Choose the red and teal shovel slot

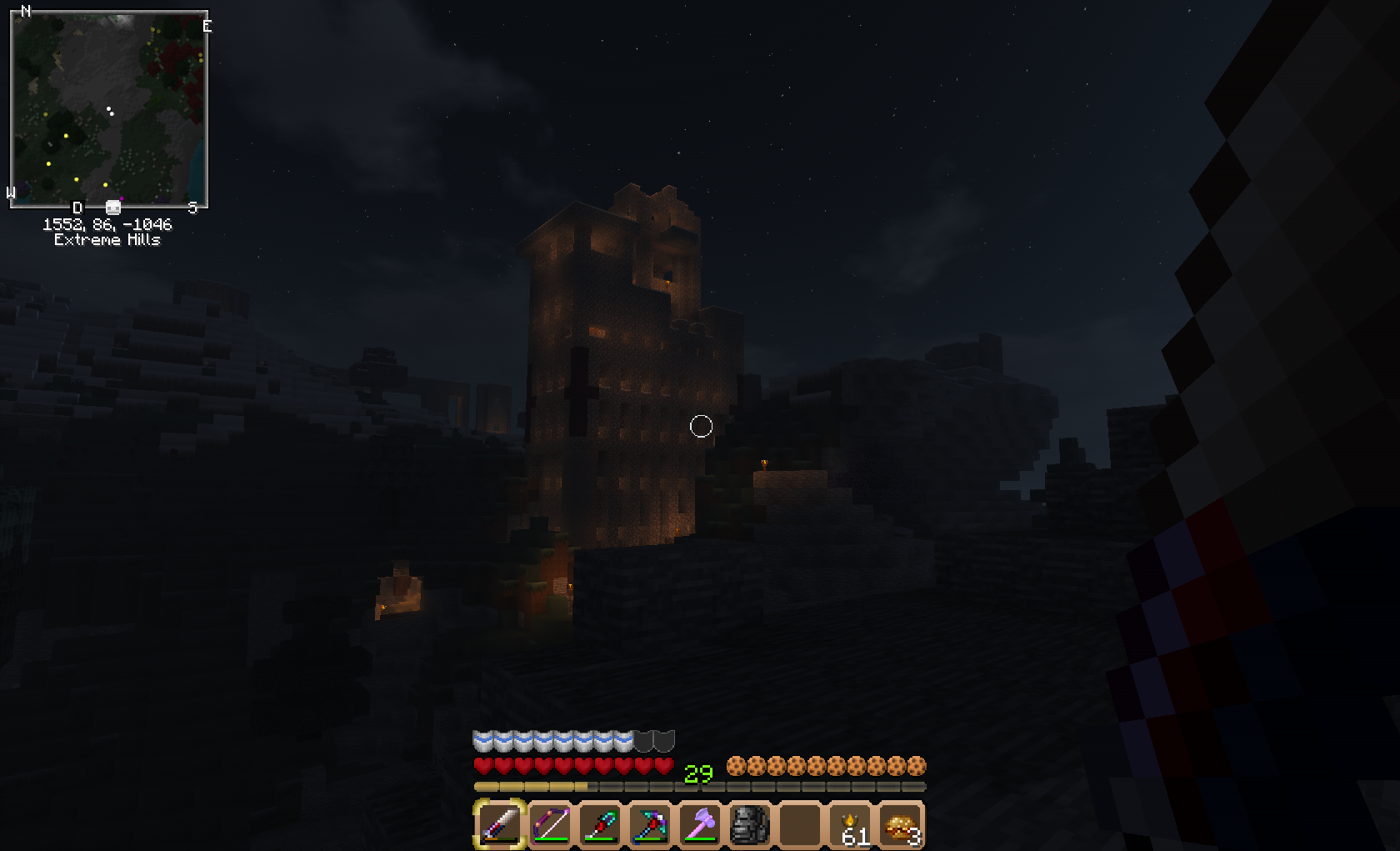[x=600, y=824]
